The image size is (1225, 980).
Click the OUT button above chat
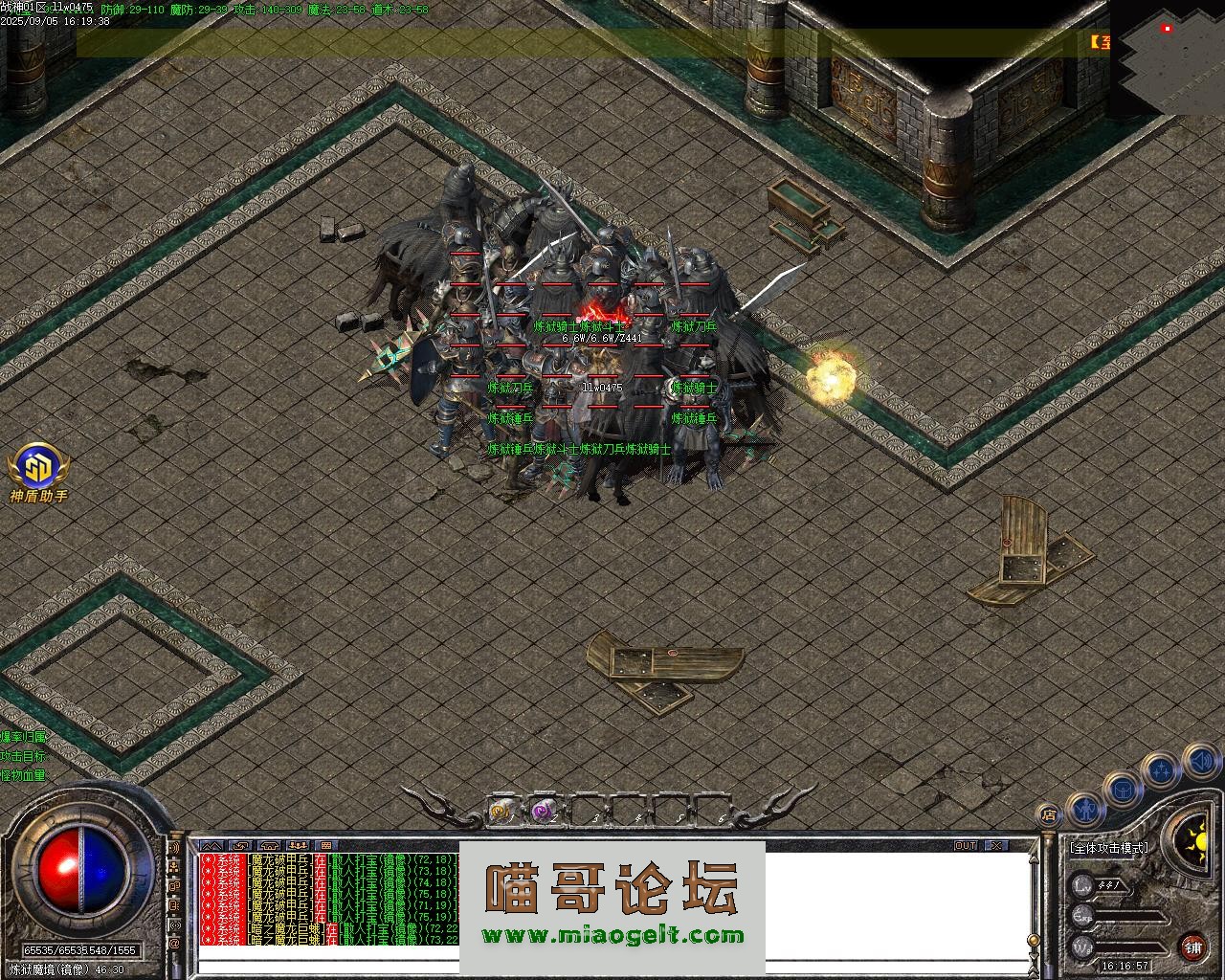coord(966,846)
